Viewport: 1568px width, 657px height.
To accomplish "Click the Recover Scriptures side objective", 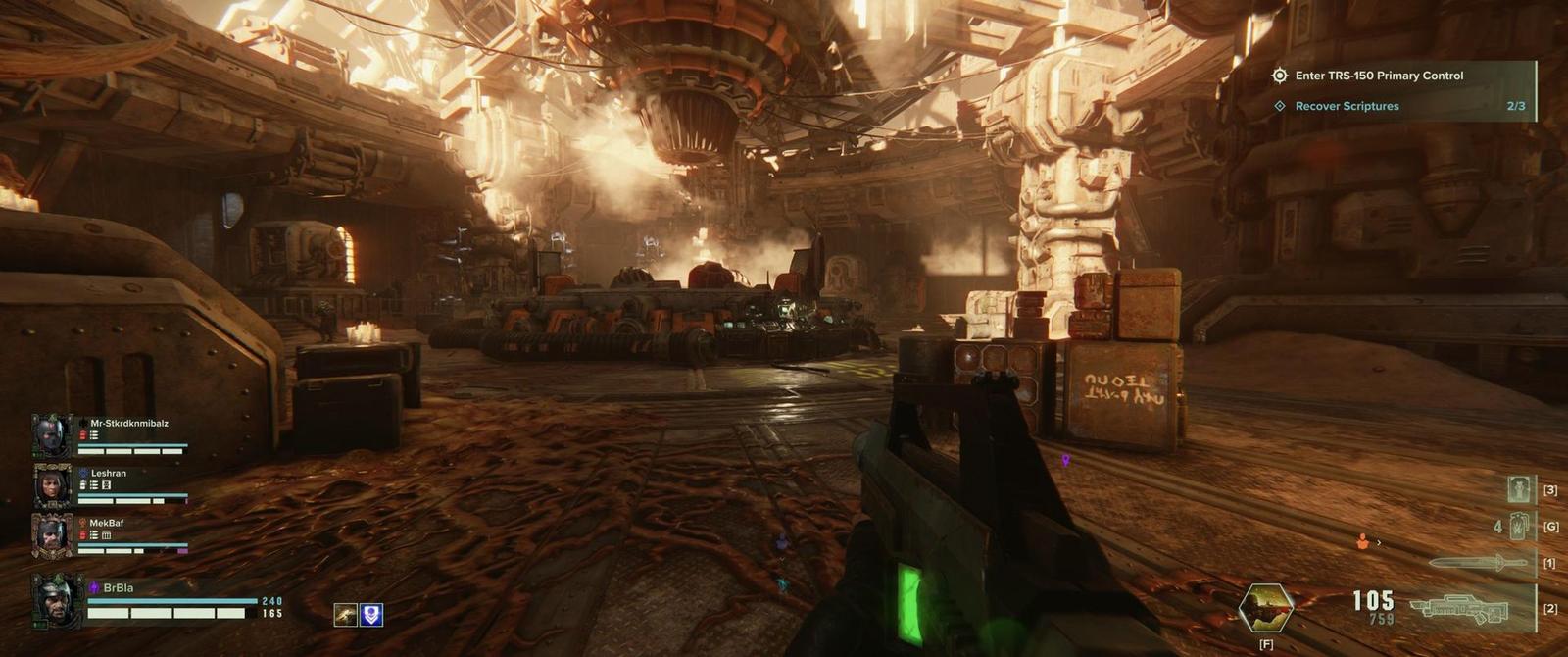I will 1347,106.
